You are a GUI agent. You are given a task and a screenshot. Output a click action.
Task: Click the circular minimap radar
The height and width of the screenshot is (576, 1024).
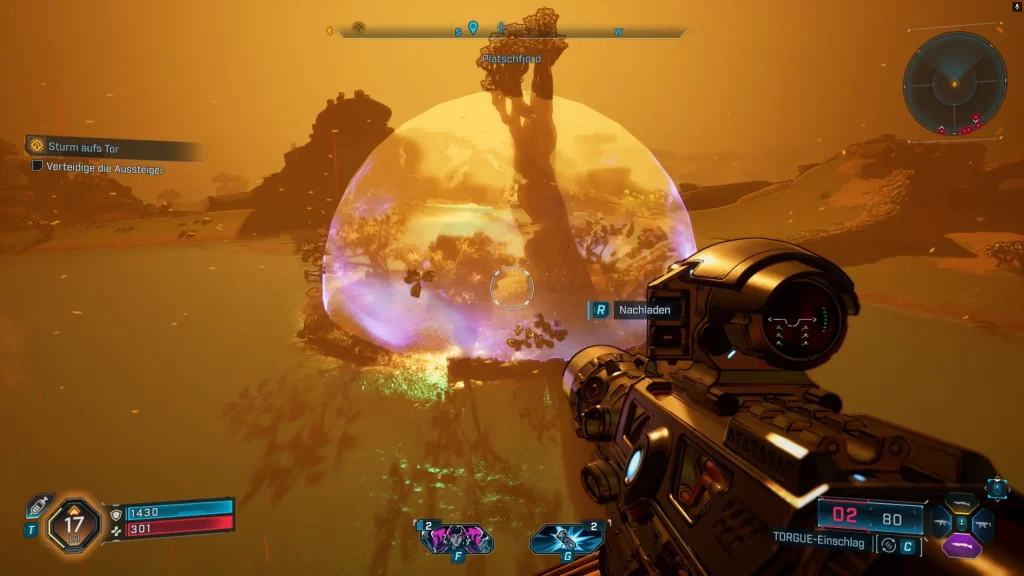click(955, 83)
